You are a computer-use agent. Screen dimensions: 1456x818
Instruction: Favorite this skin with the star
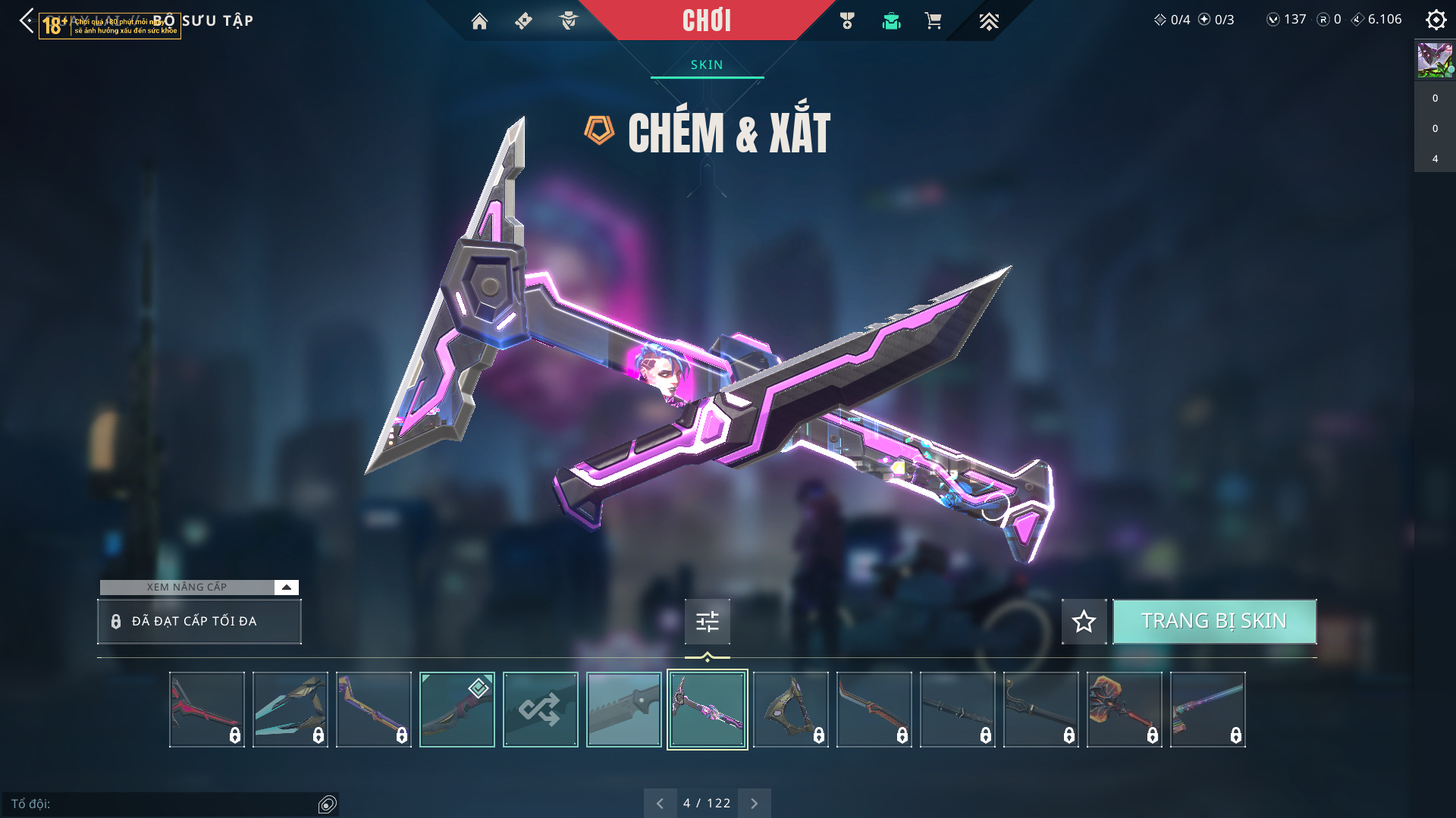point(1084,622)
